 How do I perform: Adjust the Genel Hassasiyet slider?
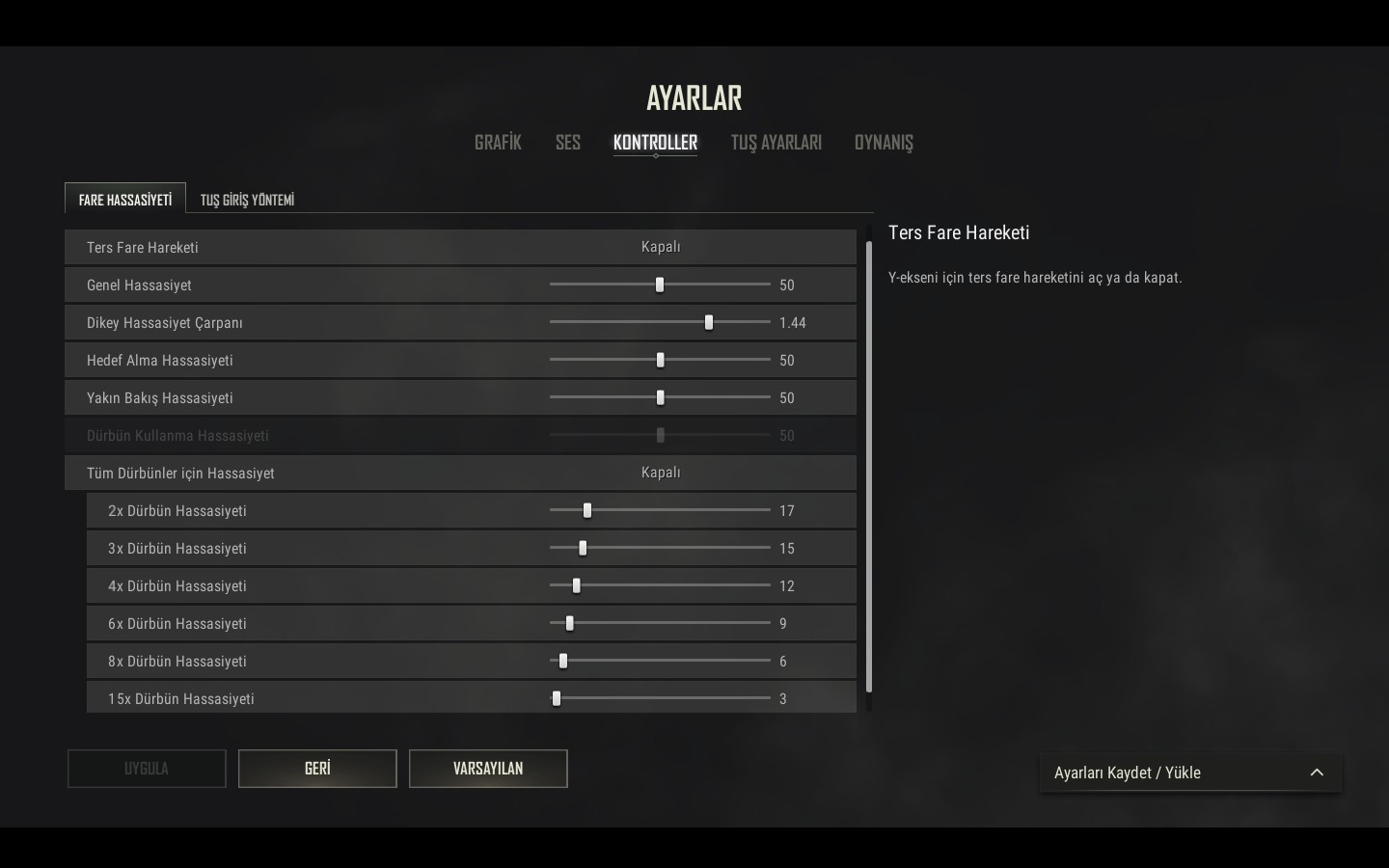tap(660, 285)
